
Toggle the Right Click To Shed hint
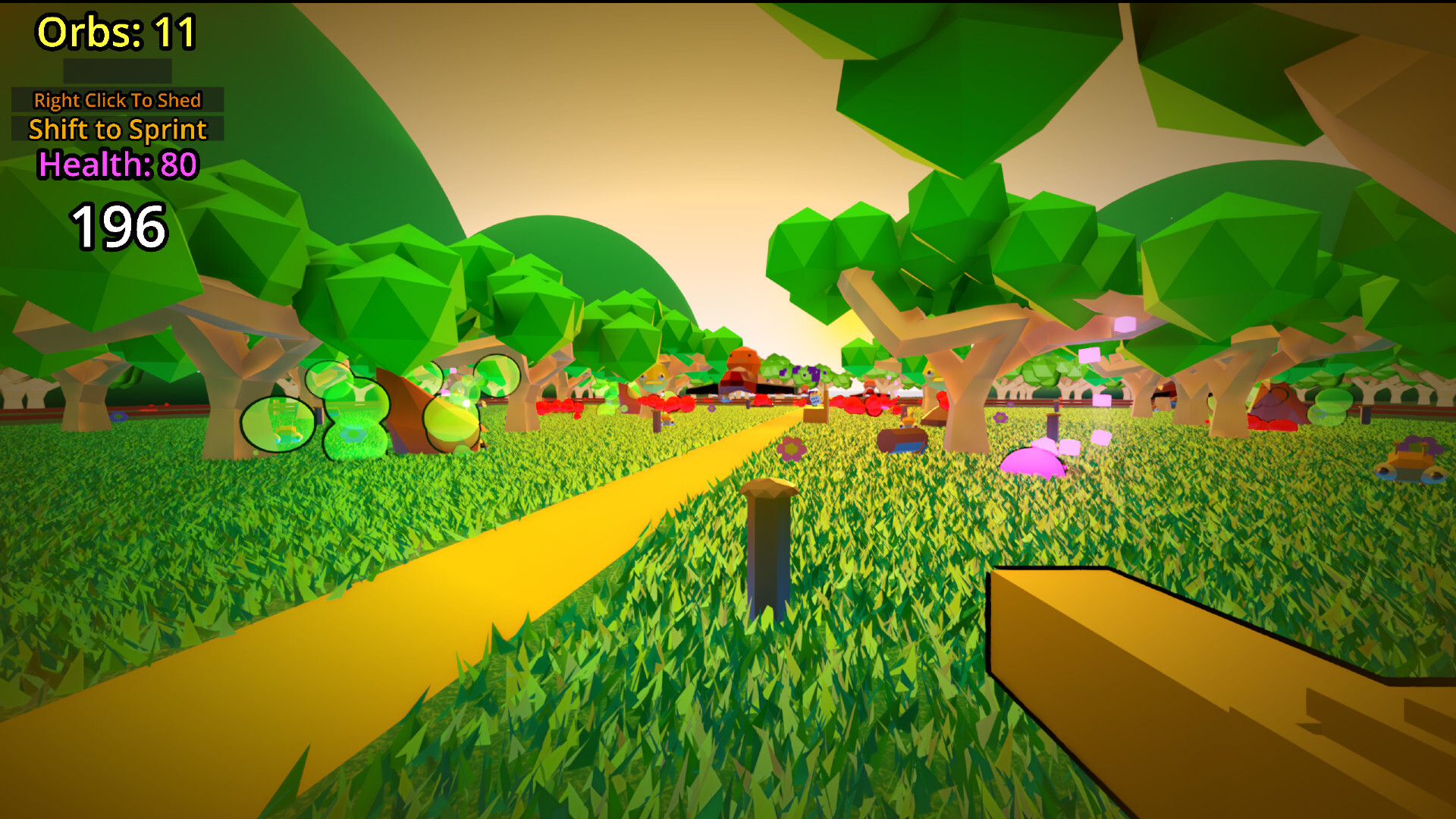118,100
